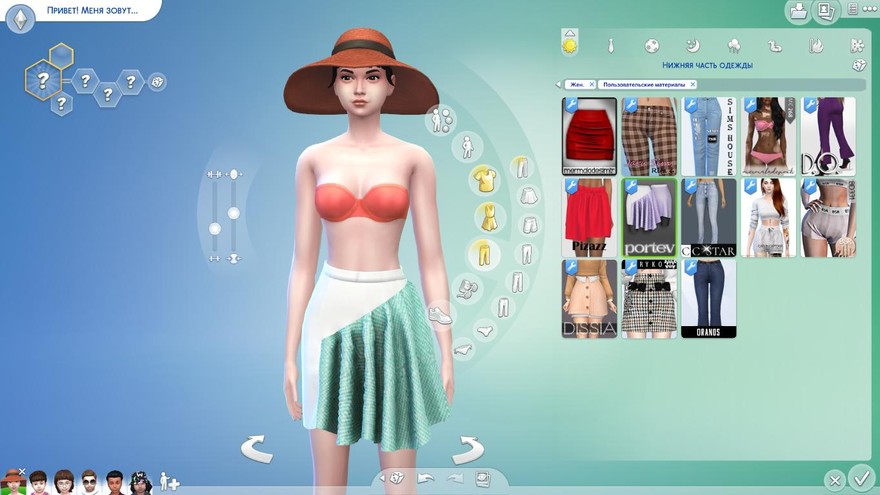Switch to athletic soccer ball outfit category

[x=651, y=46]
